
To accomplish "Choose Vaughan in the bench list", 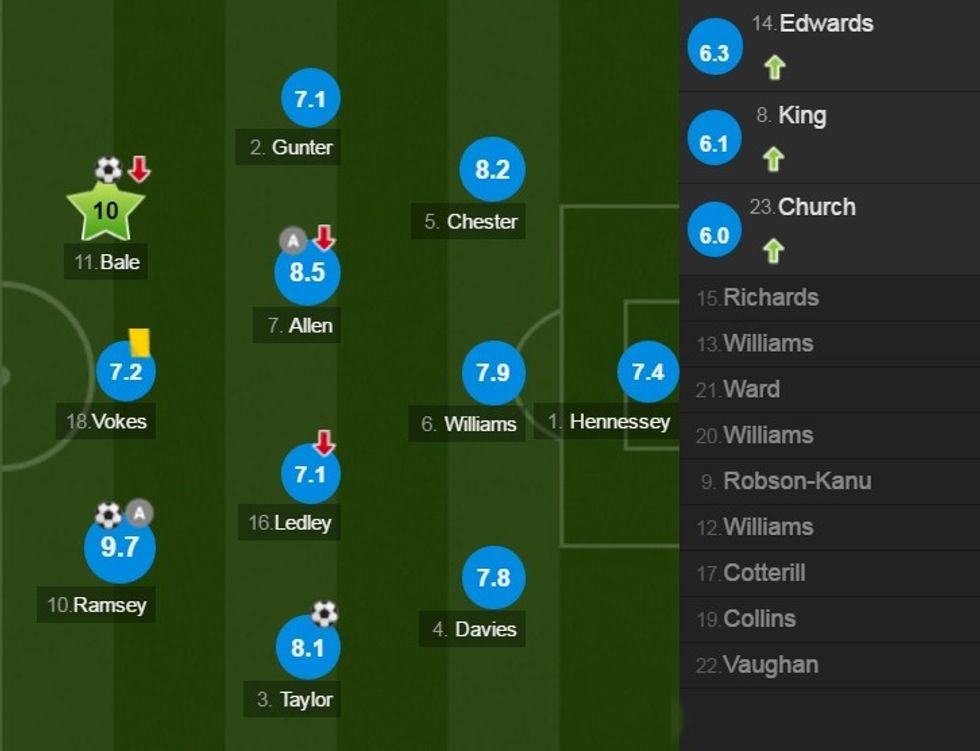I will pyautogui.click(x=770, y=665).
